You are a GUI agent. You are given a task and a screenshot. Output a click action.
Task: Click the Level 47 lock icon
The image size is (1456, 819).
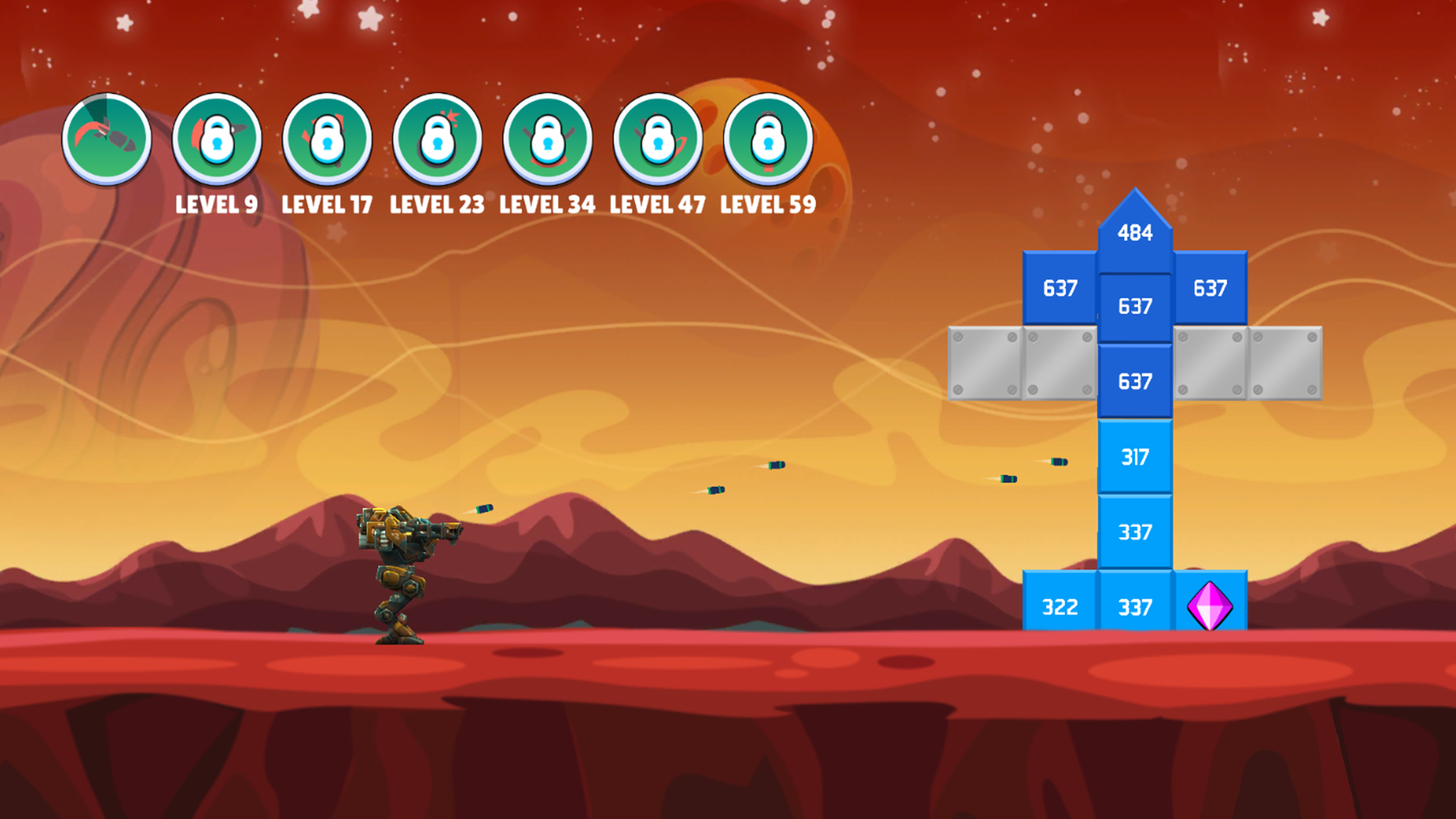(658, 139)
